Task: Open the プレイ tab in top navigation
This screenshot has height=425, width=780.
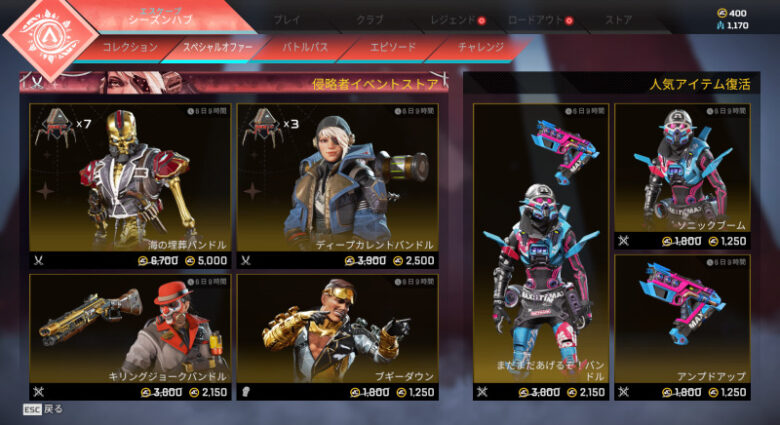Action: click(x=286, y=19)
